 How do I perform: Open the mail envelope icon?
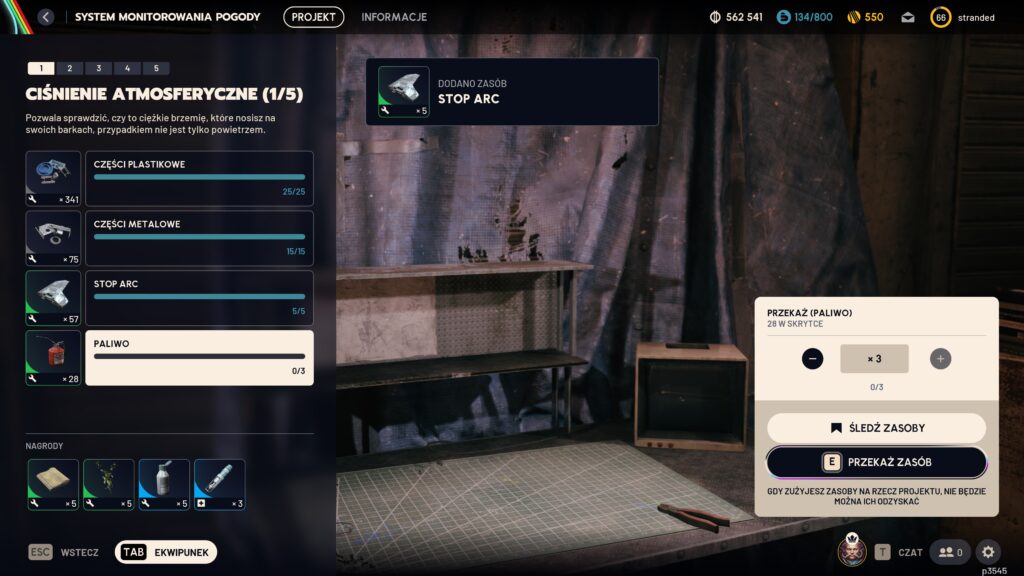pos(908,17)
